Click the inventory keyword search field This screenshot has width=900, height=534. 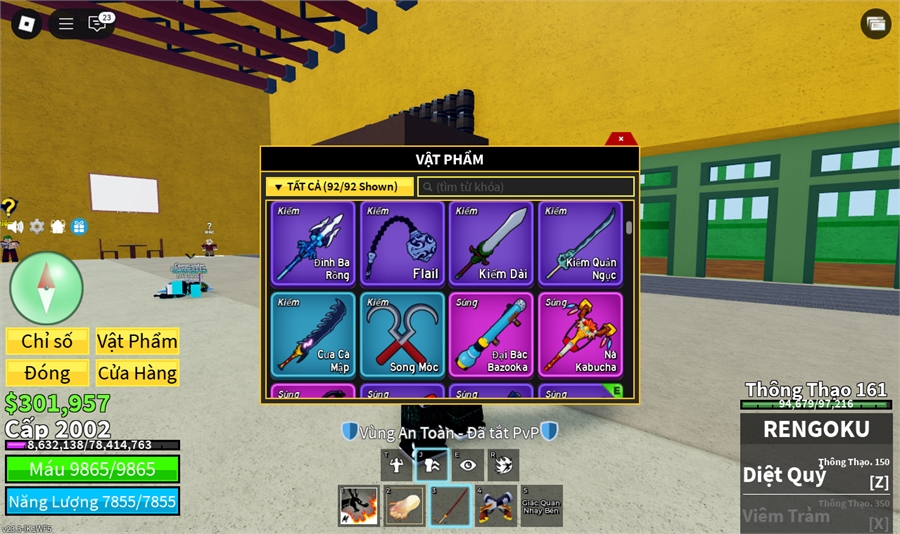click(x=526, y=187)
